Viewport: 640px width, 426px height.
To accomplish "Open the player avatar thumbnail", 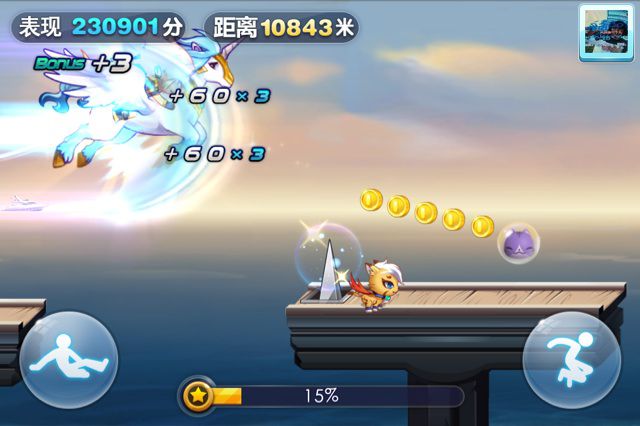I will click(x=603, y=33).
